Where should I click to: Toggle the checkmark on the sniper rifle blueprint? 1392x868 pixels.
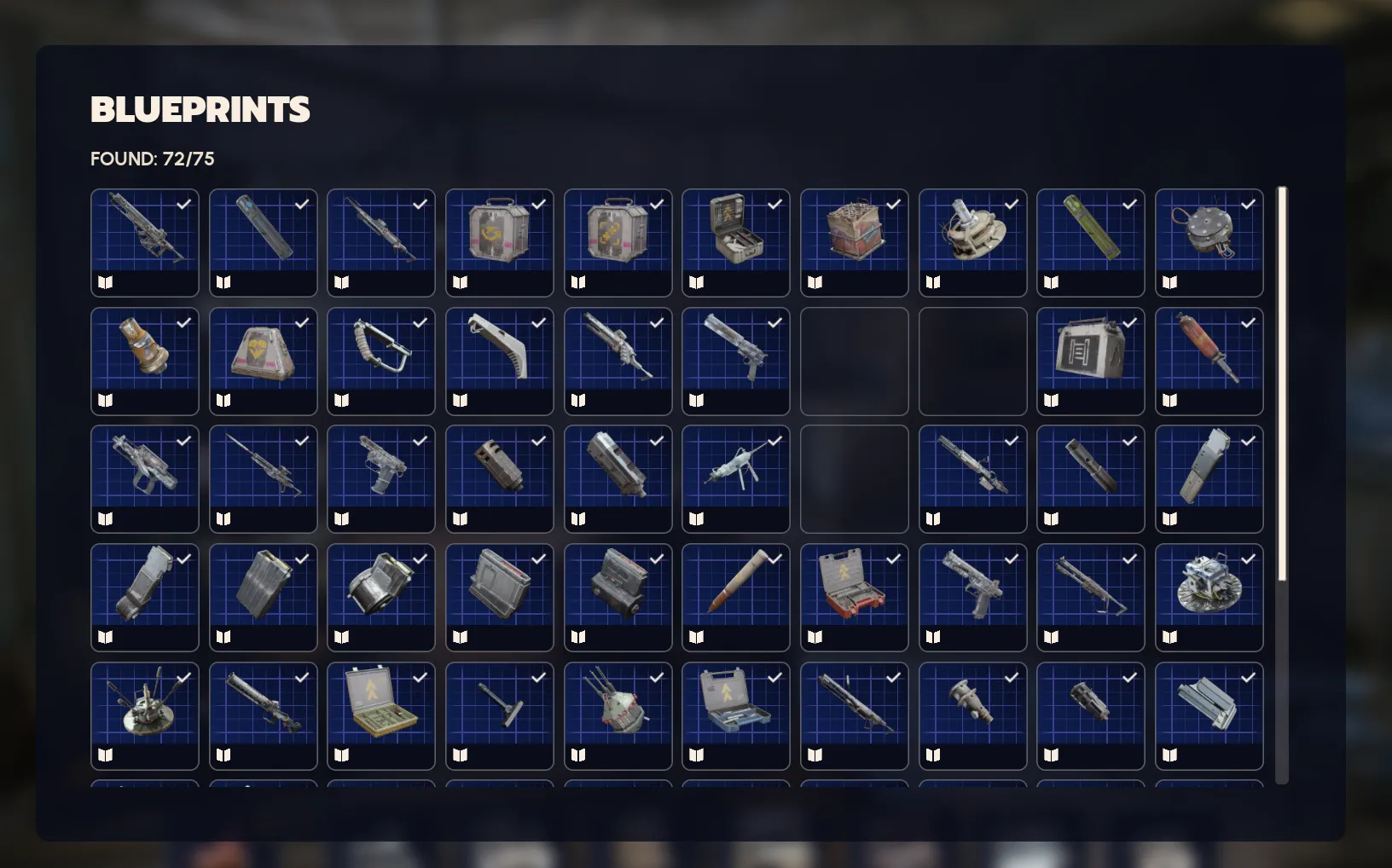tap(300, 441)
